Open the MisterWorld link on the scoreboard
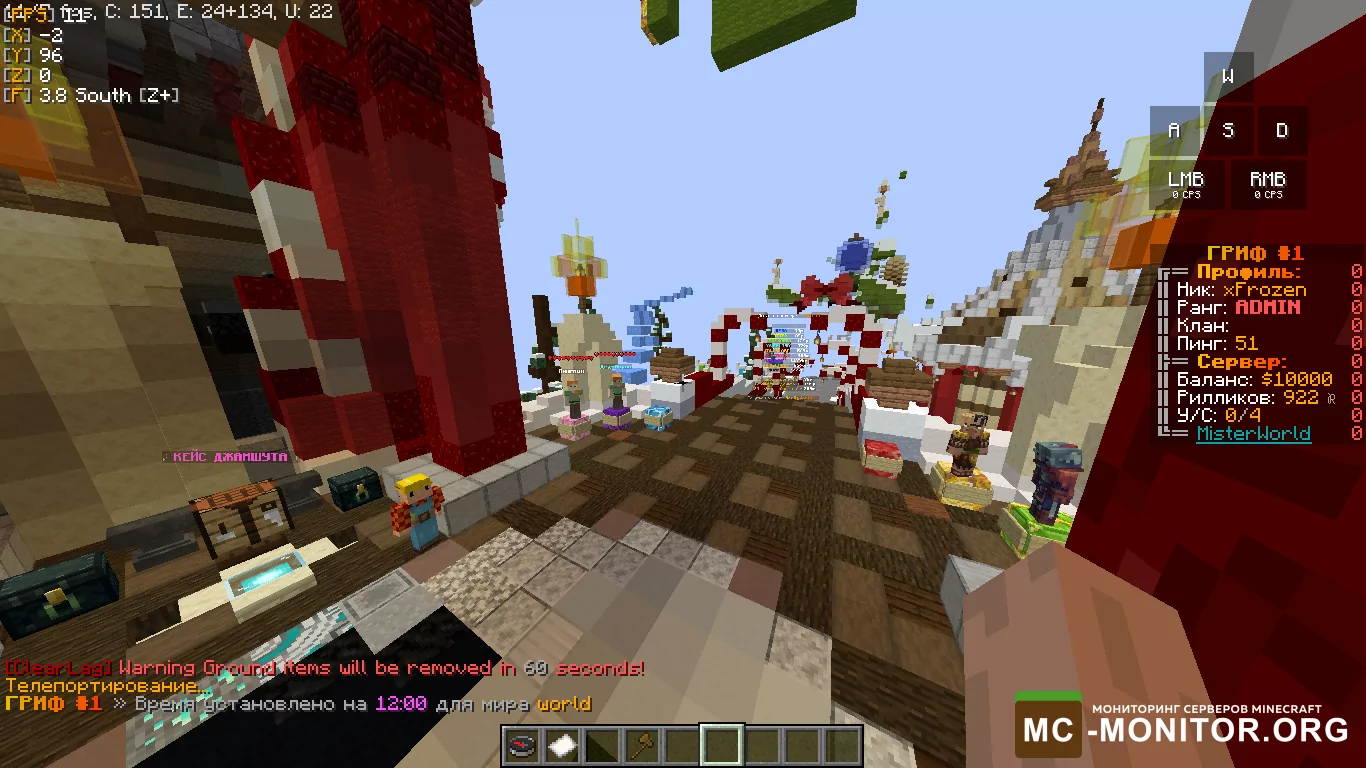Screen dimensions: 1366x768 click(x=1253, y=433)
